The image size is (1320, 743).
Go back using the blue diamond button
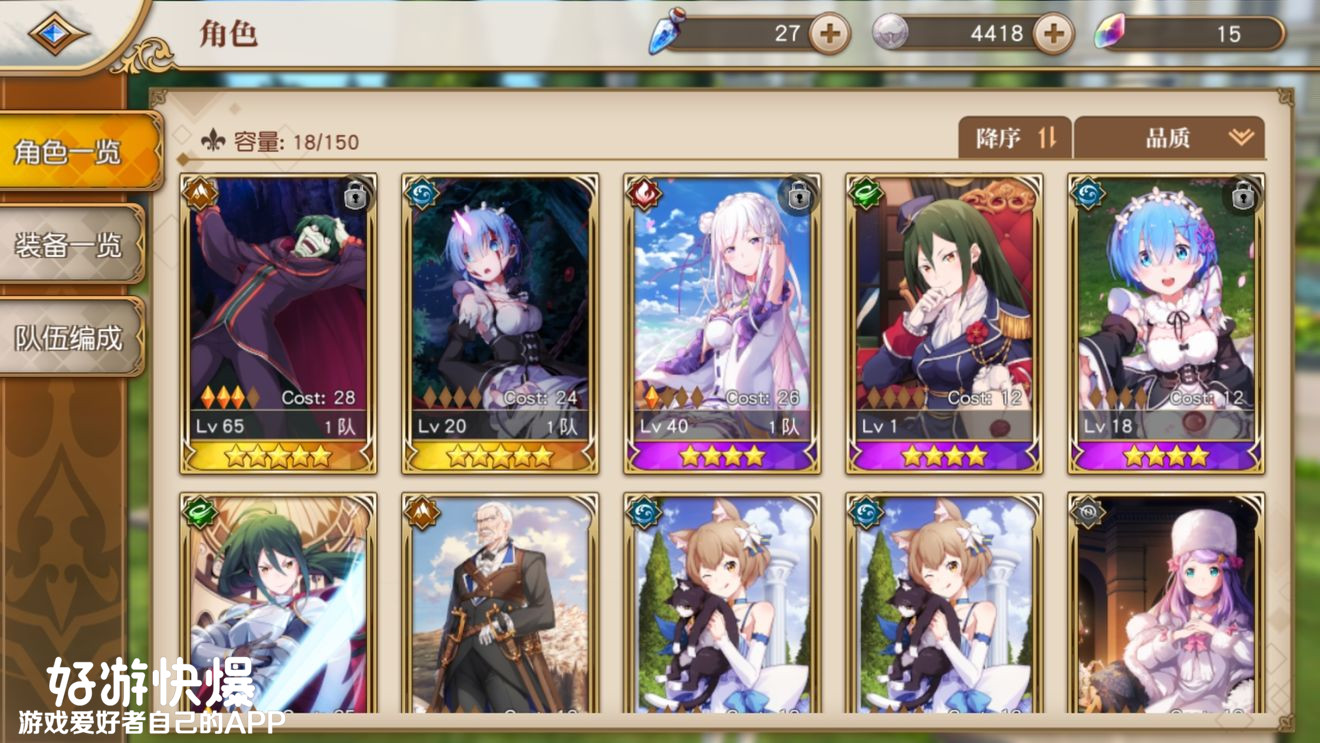point(59,33)
